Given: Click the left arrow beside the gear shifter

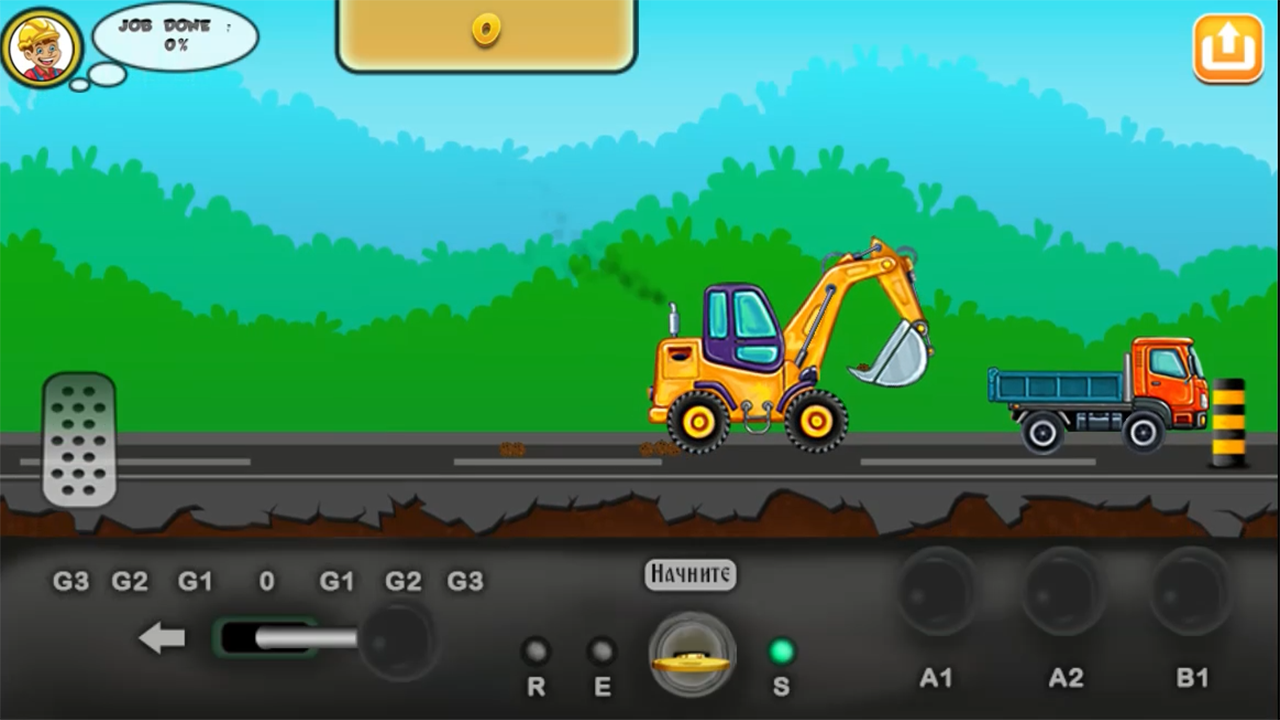Looking at the screenshot, I should (x=163, y=638).
